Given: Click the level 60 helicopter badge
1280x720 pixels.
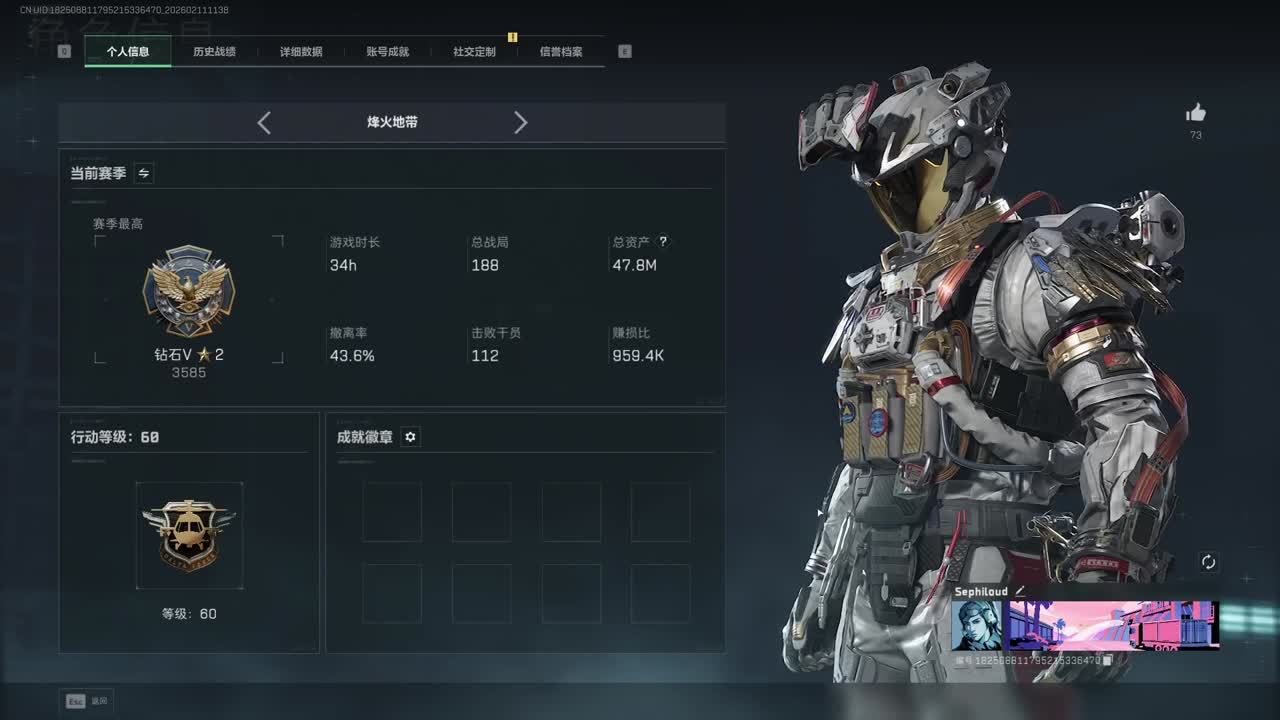Looking at the screenshot, I should tap(189, 535).
